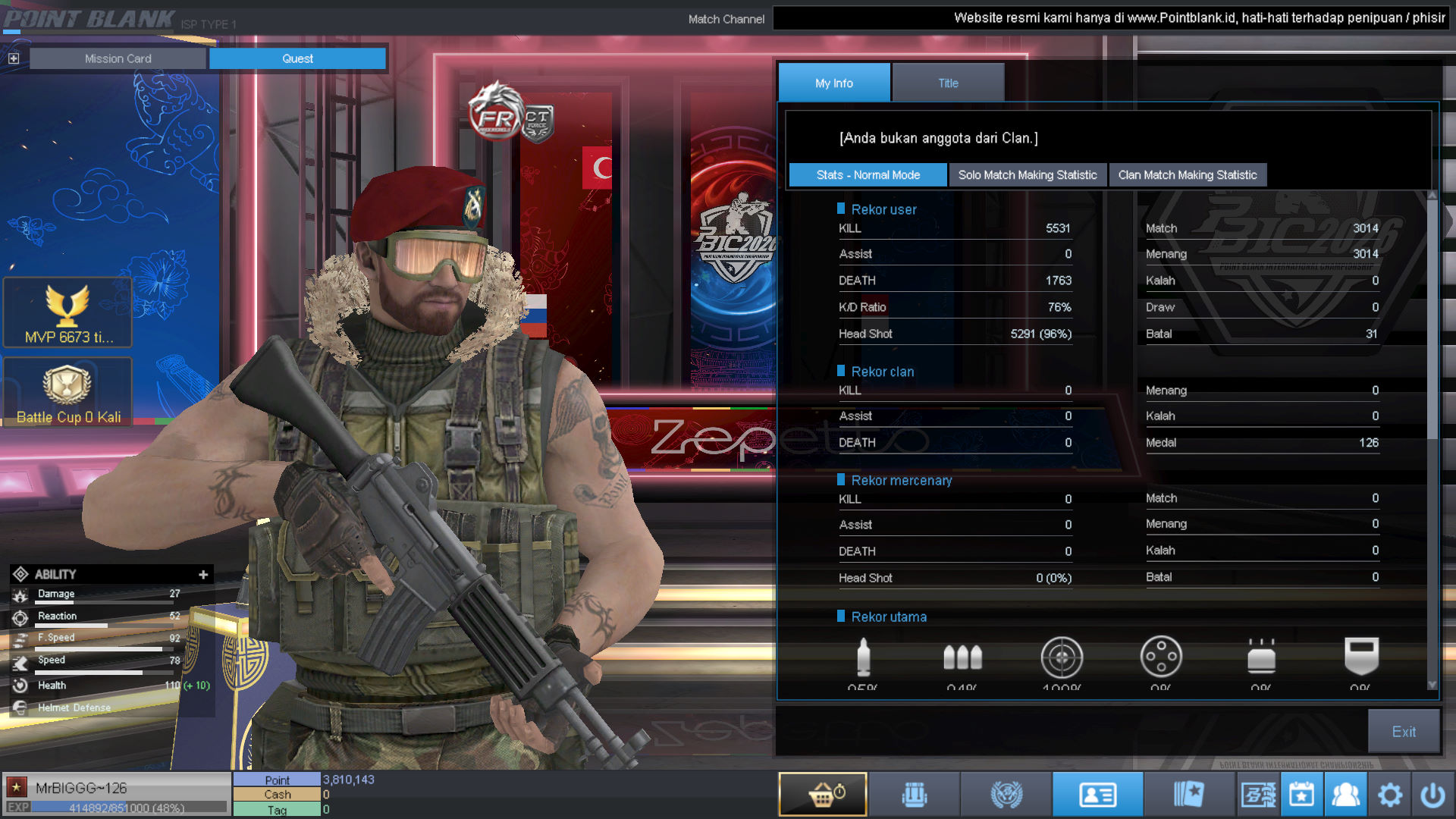Switch to the Mission Card tab

(x=118, y=58)
